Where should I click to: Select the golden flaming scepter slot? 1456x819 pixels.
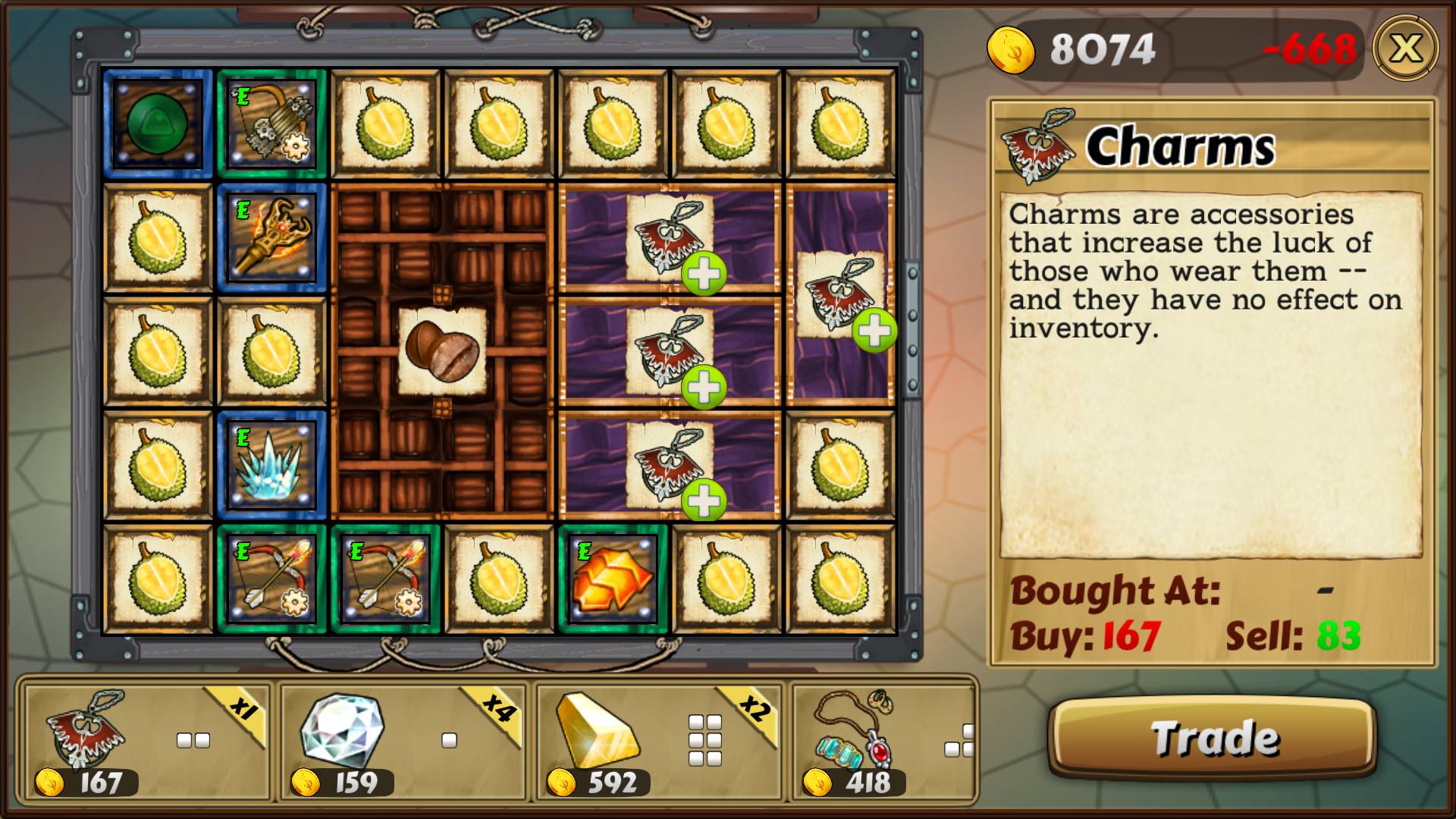(271, 238)
